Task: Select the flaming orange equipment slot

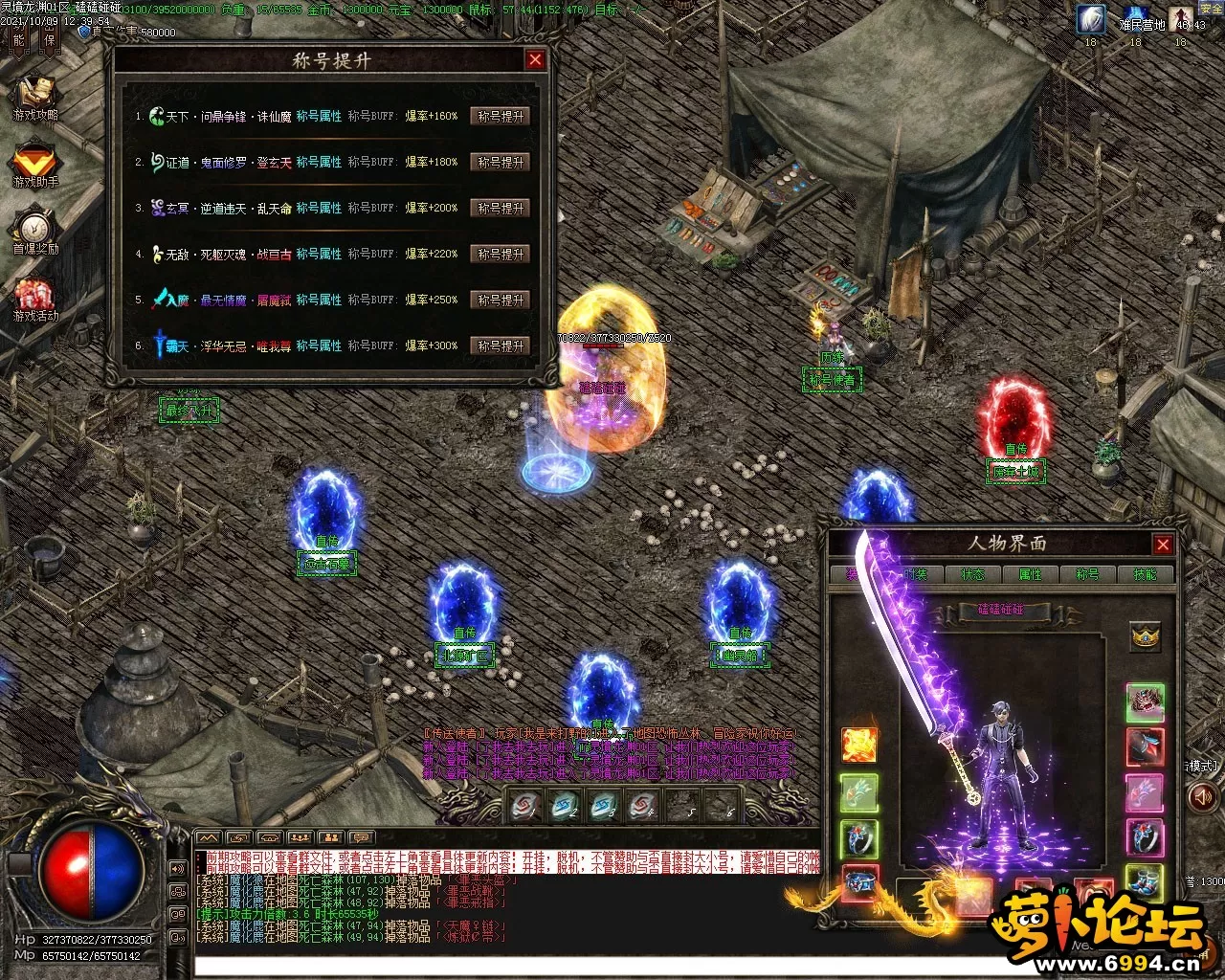Action: [858, 745]
